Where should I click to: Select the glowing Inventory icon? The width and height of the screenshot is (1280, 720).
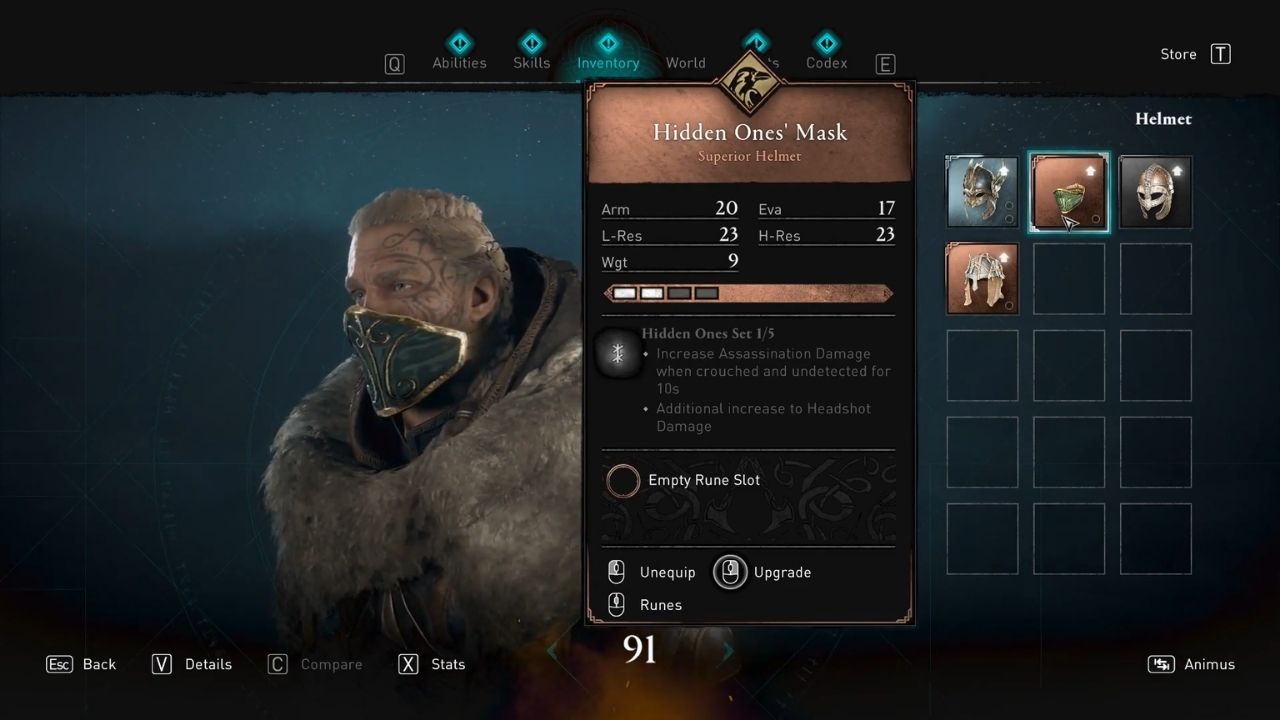tap(608, 42)
